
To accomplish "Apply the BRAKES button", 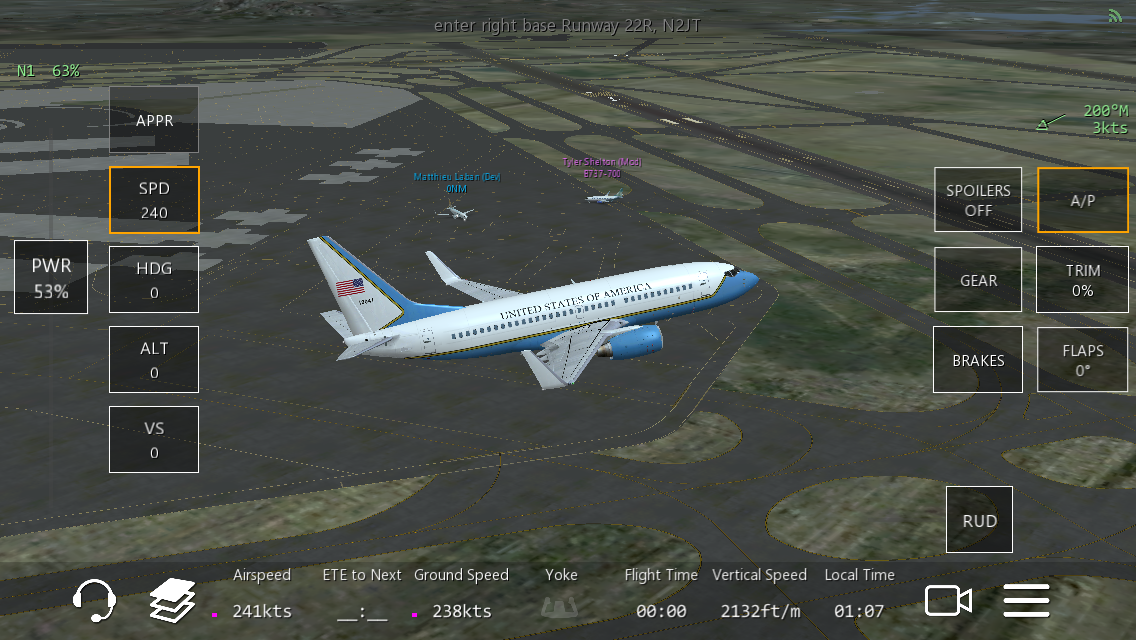I will click(x=978, y=360).
